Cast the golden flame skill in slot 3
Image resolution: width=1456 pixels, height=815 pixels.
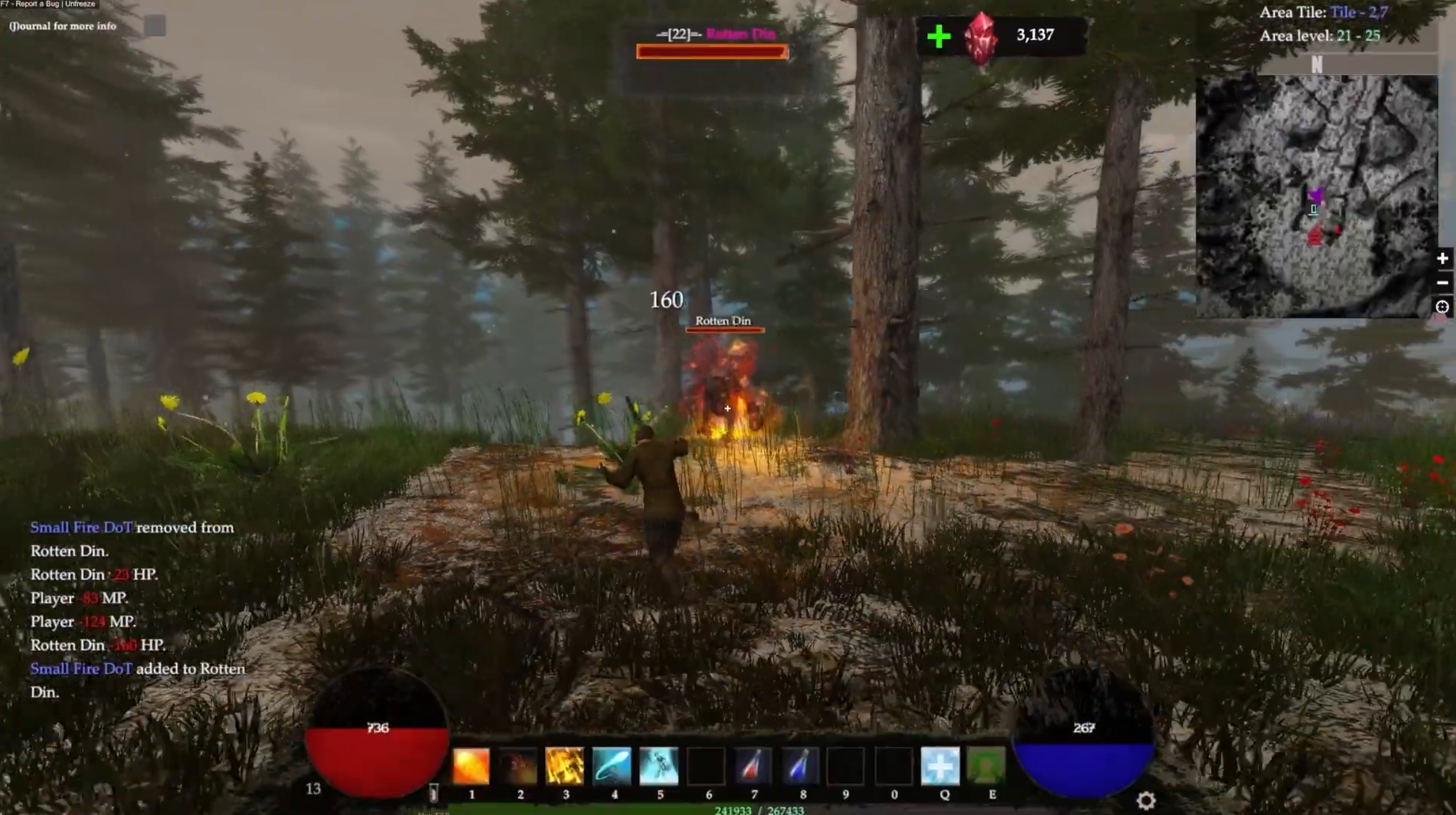point(565,766)
